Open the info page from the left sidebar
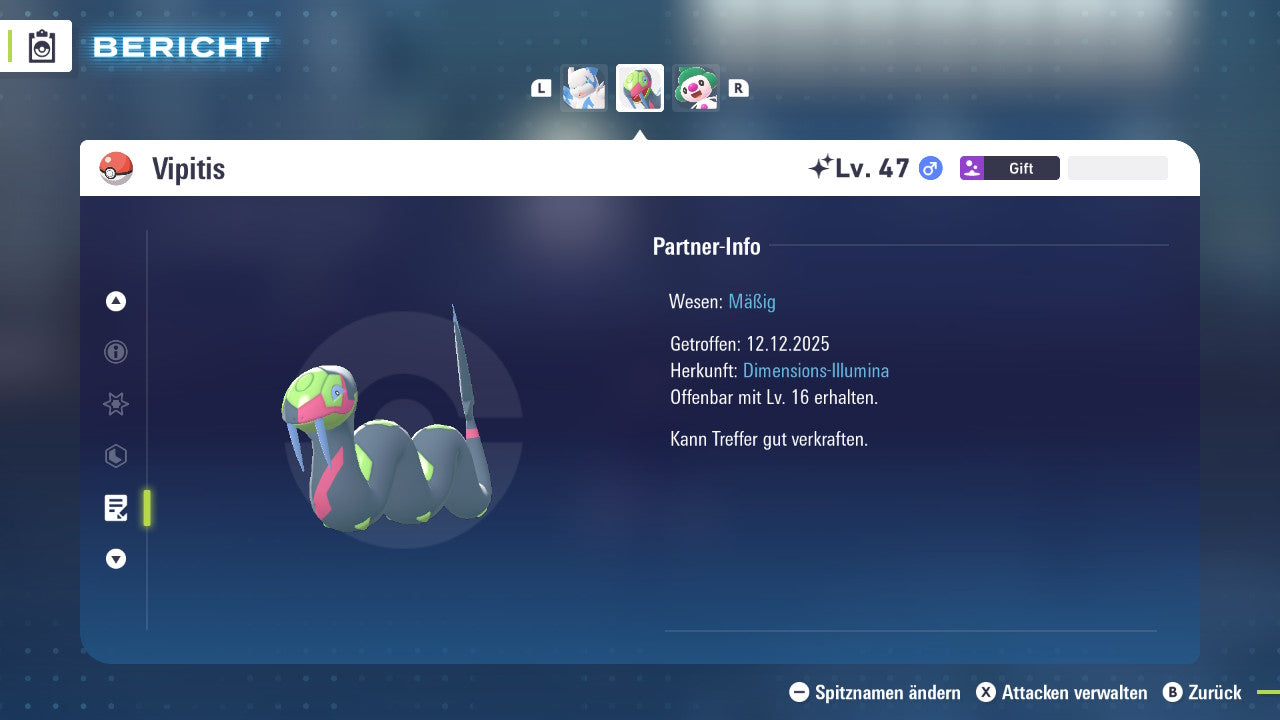The height and width of the screenshot is (720, 1280). tap(115, 352)
